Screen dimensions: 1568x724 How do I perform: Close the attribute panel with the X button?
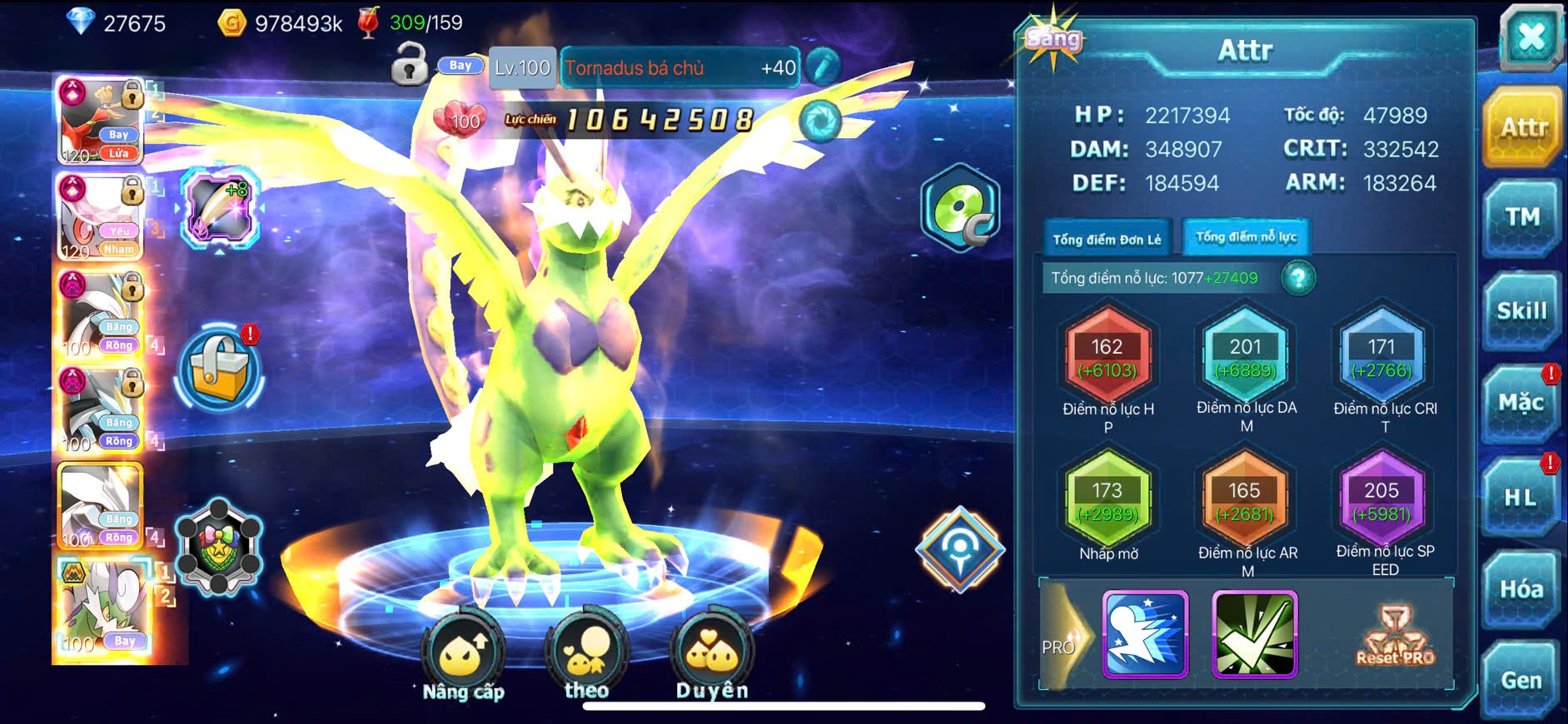point(1531,37)
